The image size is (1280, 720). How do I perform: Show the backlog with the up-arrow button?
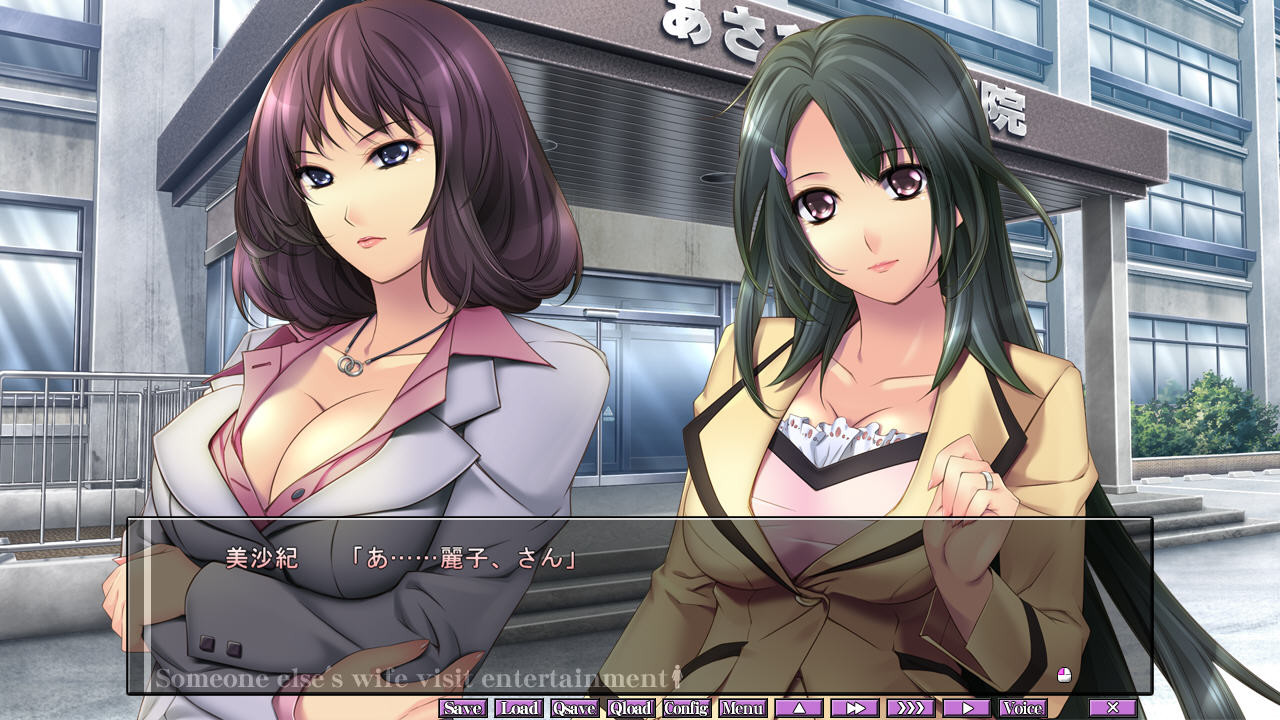[x=799, y=708]
